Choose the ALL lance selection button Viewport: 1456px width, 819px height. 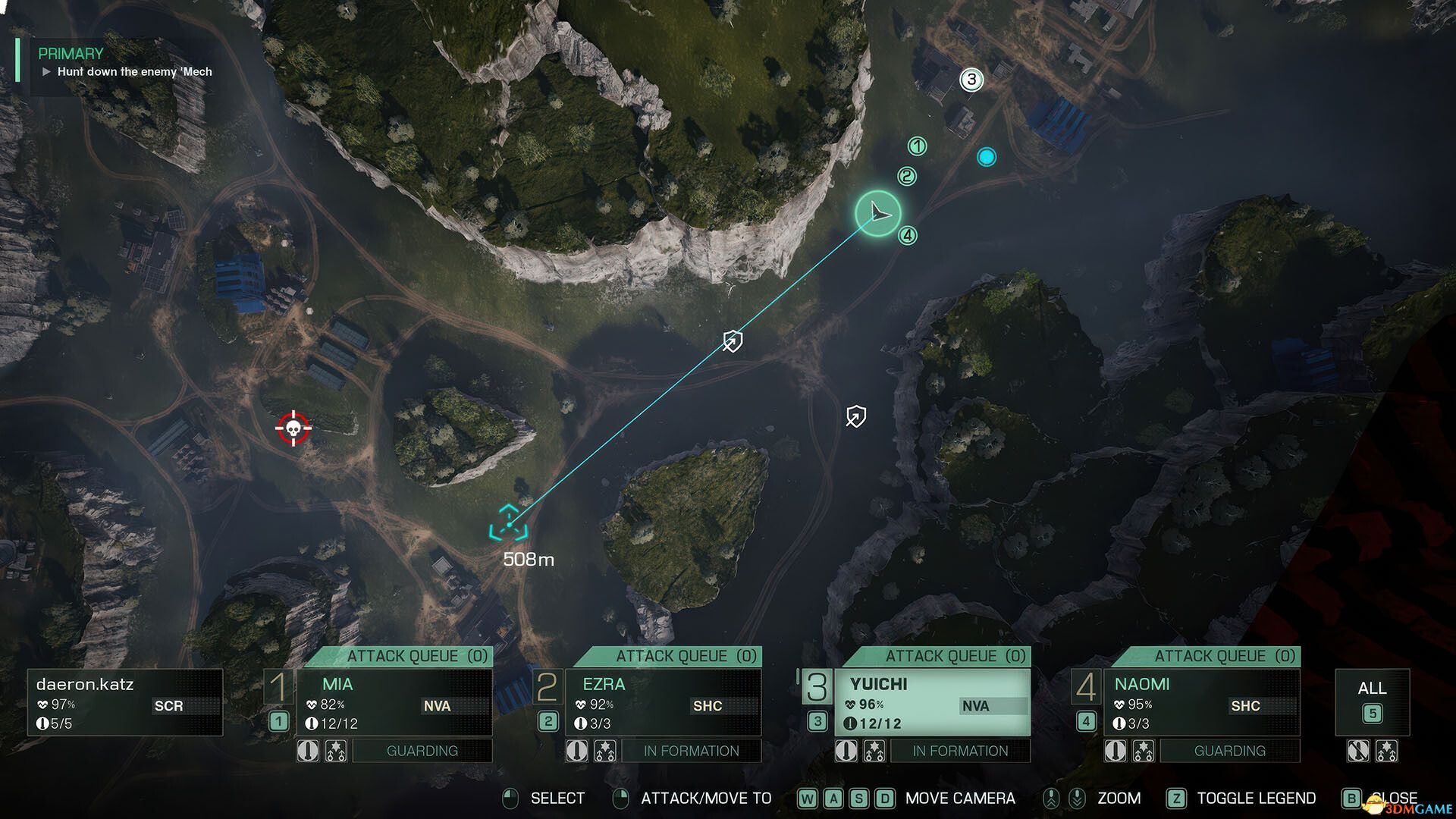coord(1372,701)
